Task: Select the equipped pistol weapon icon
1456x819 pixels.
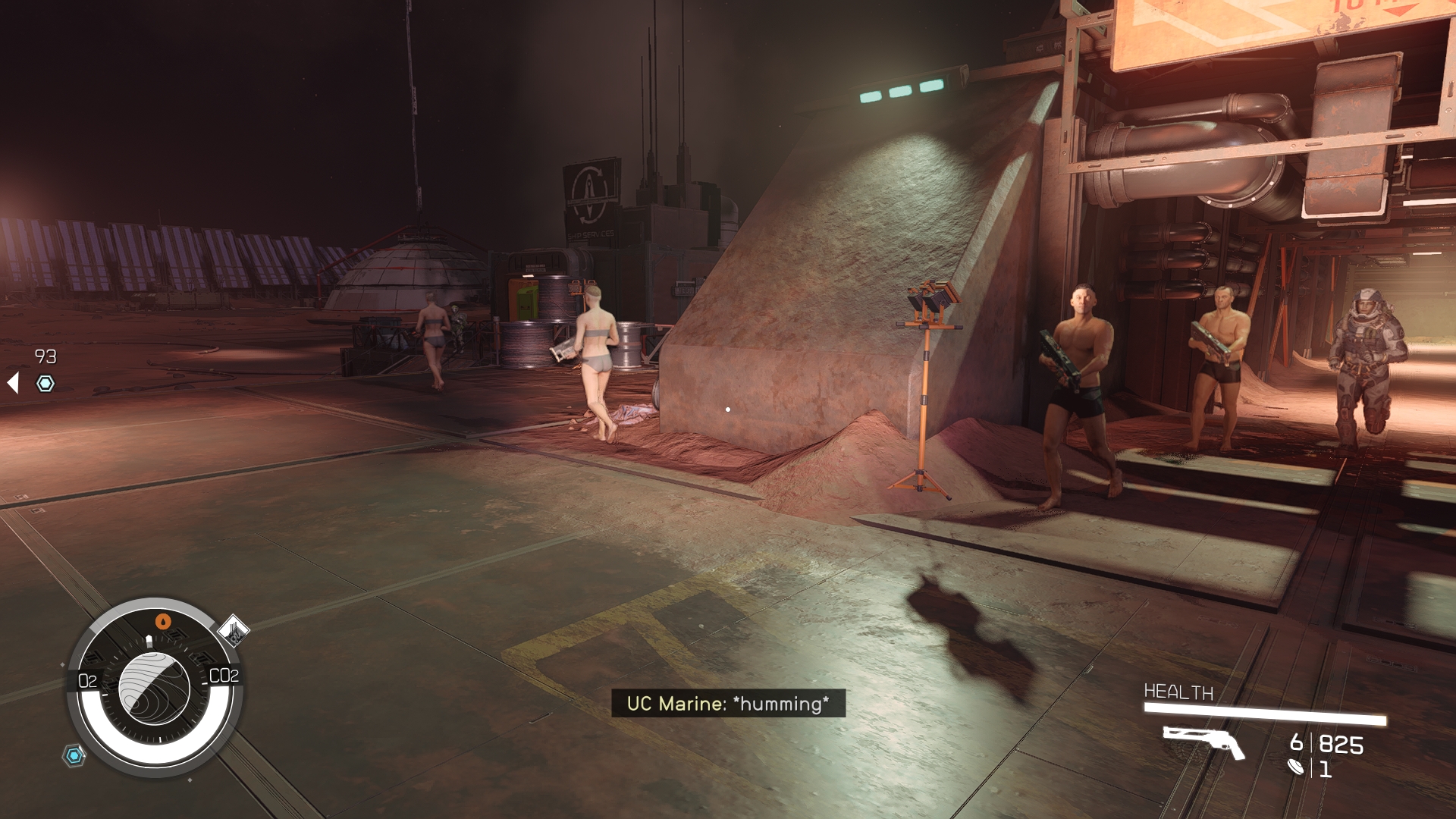Action: point(1203,741)
